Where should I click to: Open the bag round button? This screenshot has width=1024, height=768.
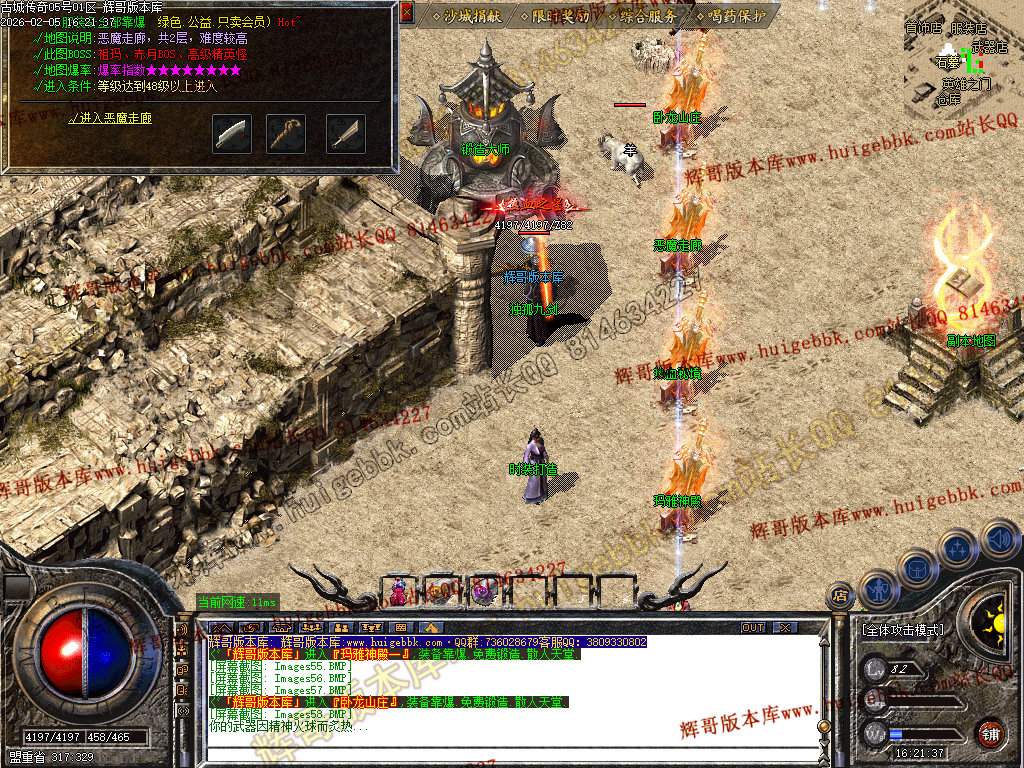tap(918, 568)
